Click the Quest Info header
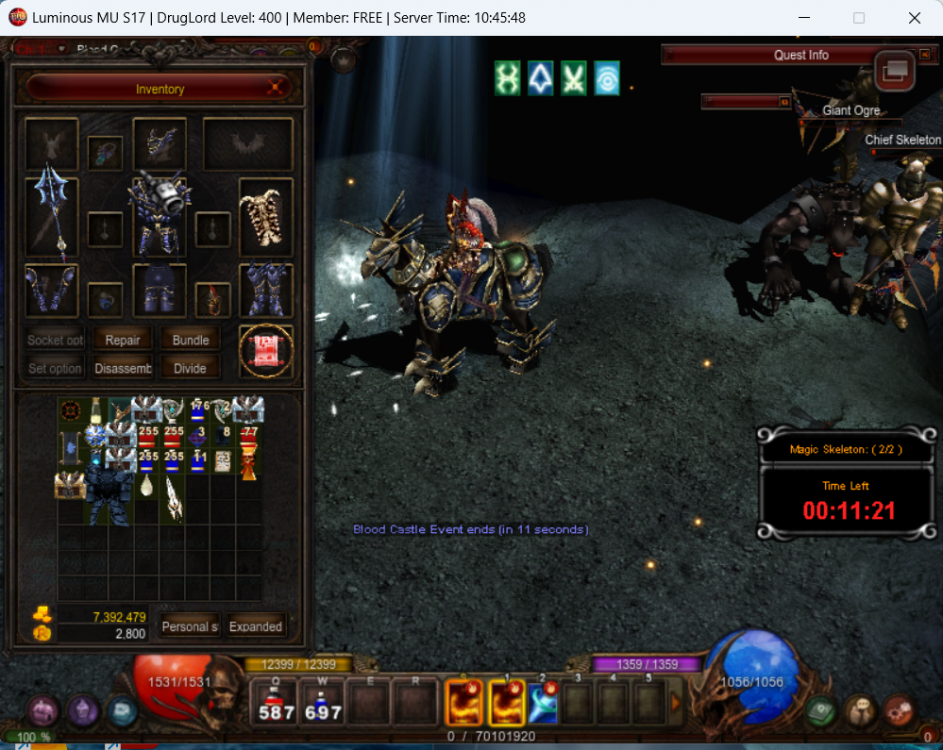 pyautogui.click(x=801, y=55)
